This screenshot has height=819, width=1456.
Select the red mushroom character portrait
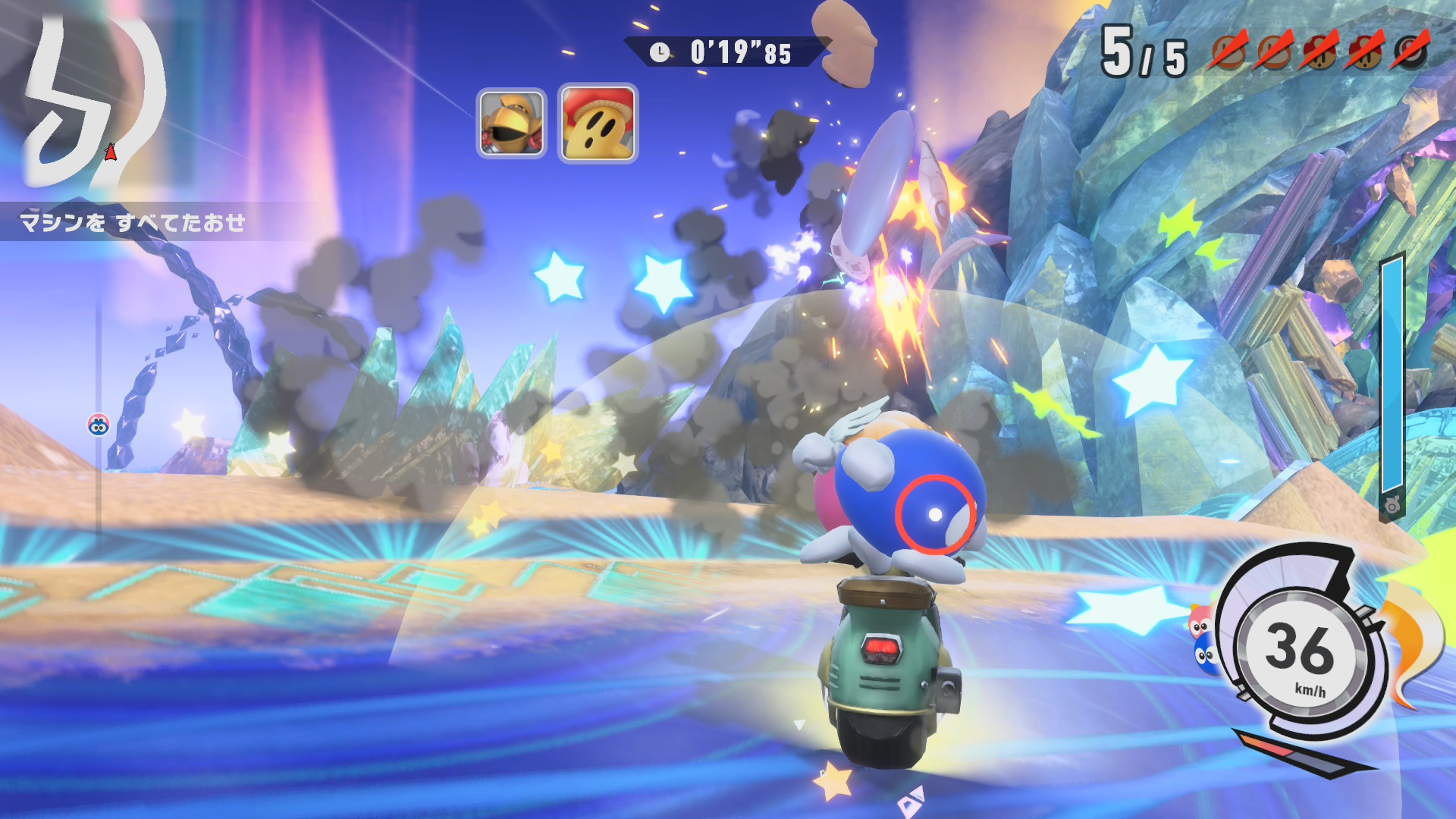[598, 123]
